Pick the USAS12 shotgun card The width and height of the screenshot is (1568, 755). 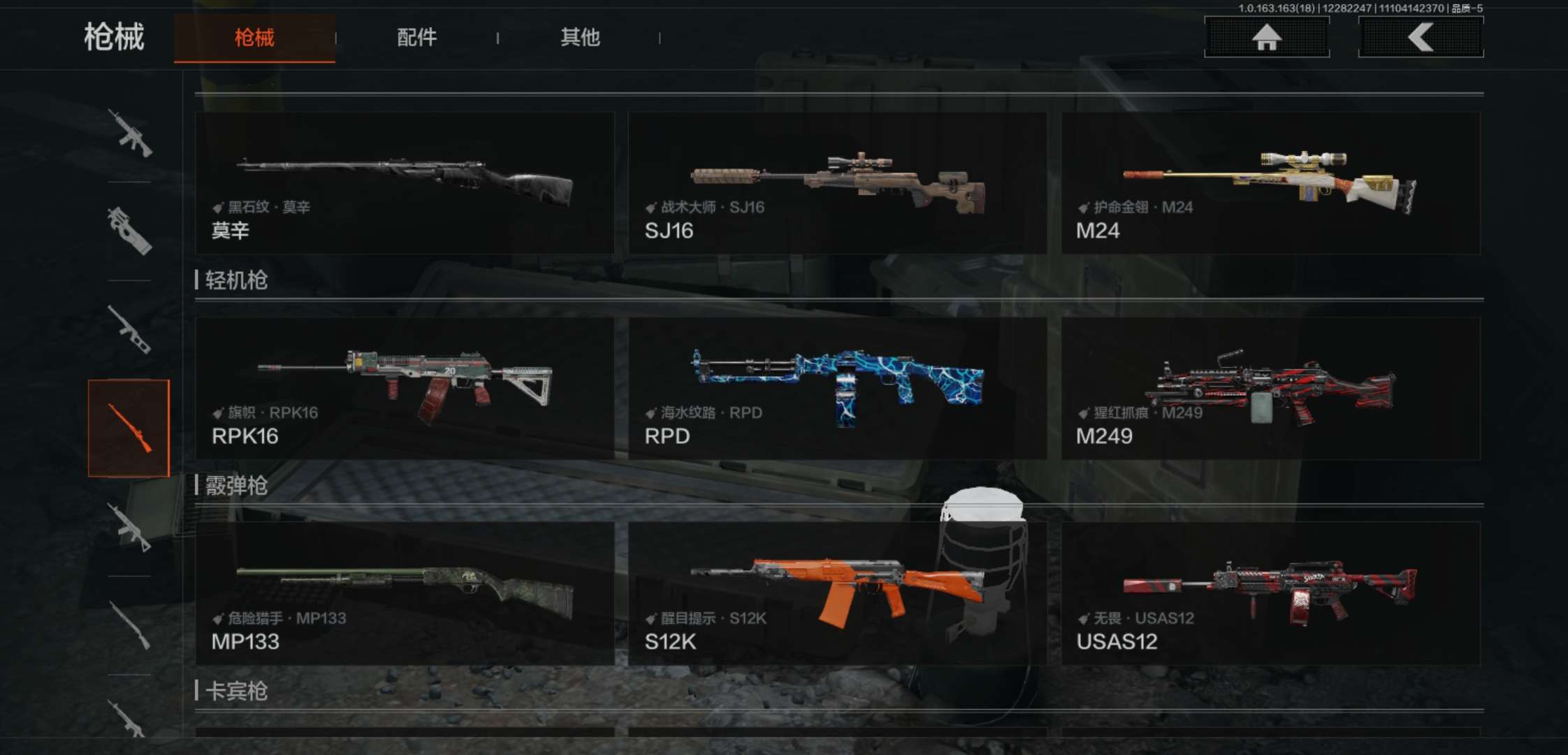point(1270,594)
